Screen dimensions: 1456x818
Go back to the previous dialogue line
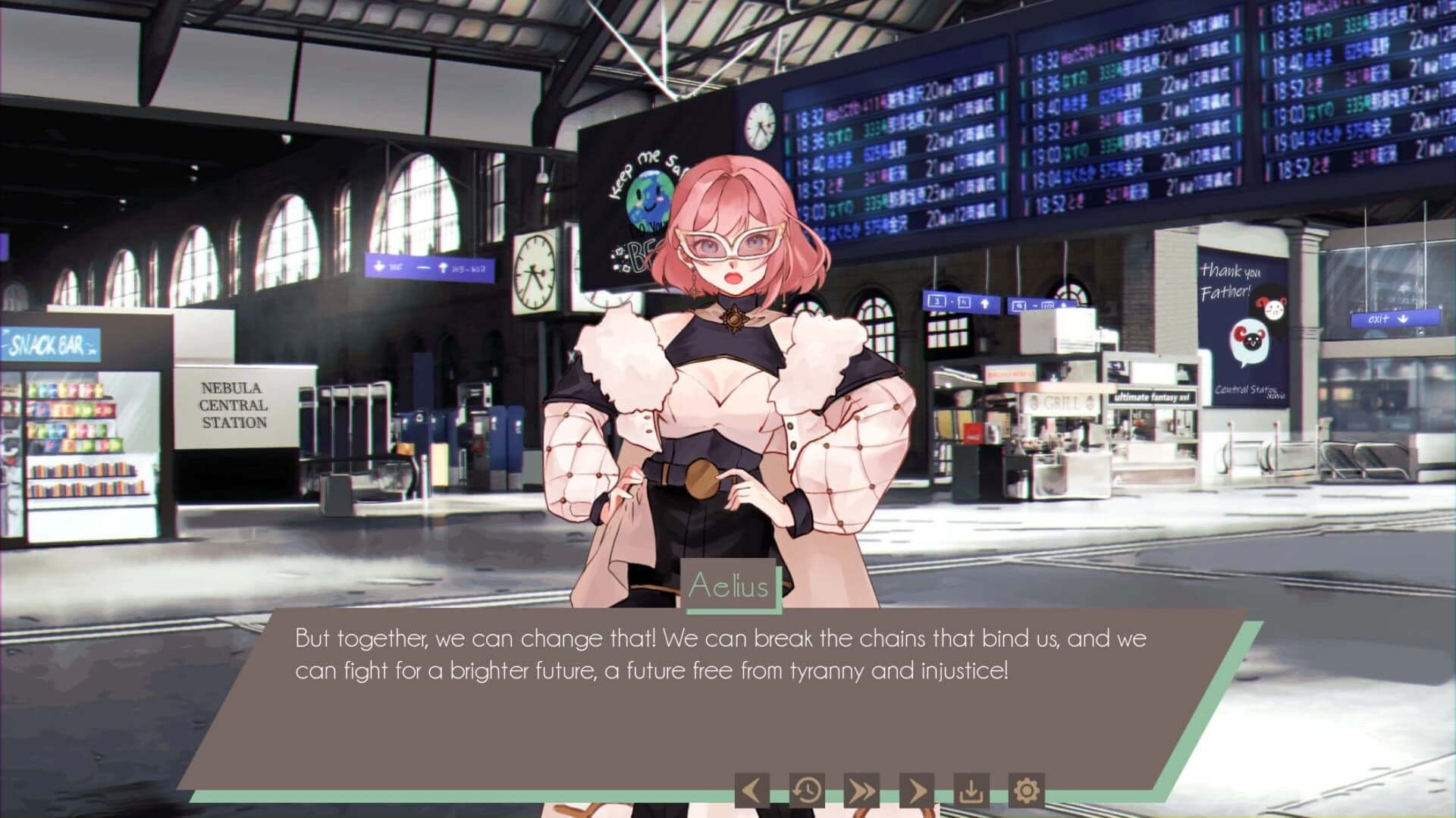coord(751,791)
